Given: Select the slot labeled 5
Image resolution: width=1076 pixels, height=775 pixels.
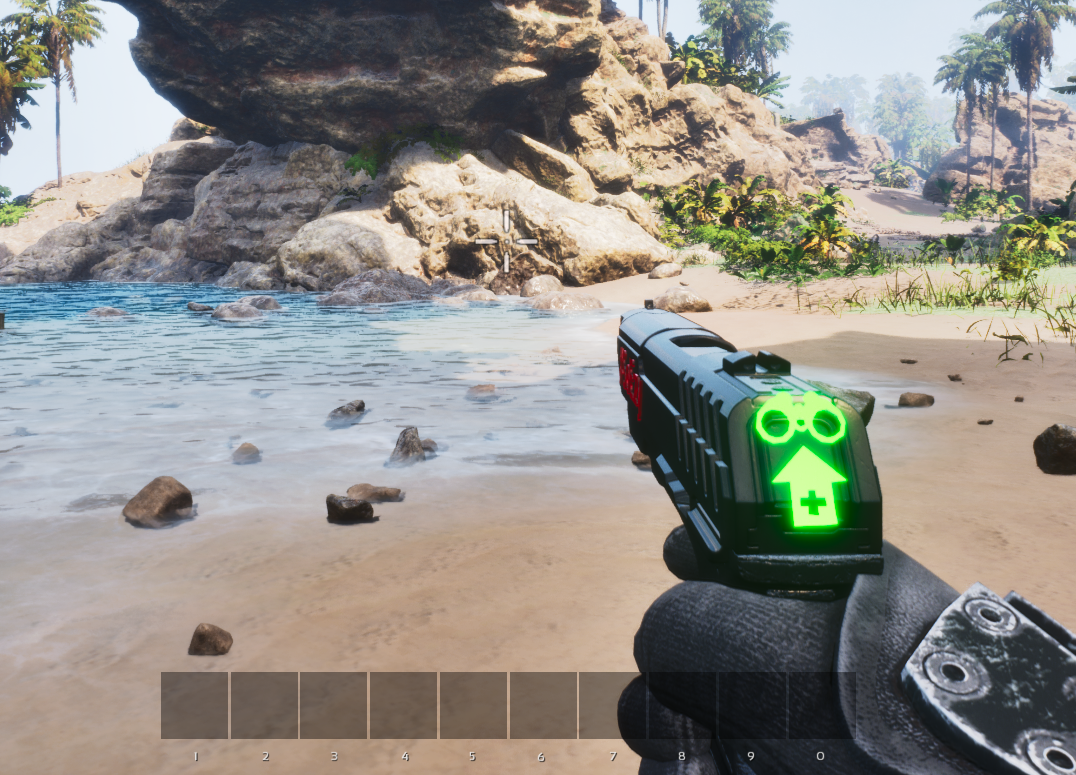Looking at the screenshot, I should coord(474,705).
